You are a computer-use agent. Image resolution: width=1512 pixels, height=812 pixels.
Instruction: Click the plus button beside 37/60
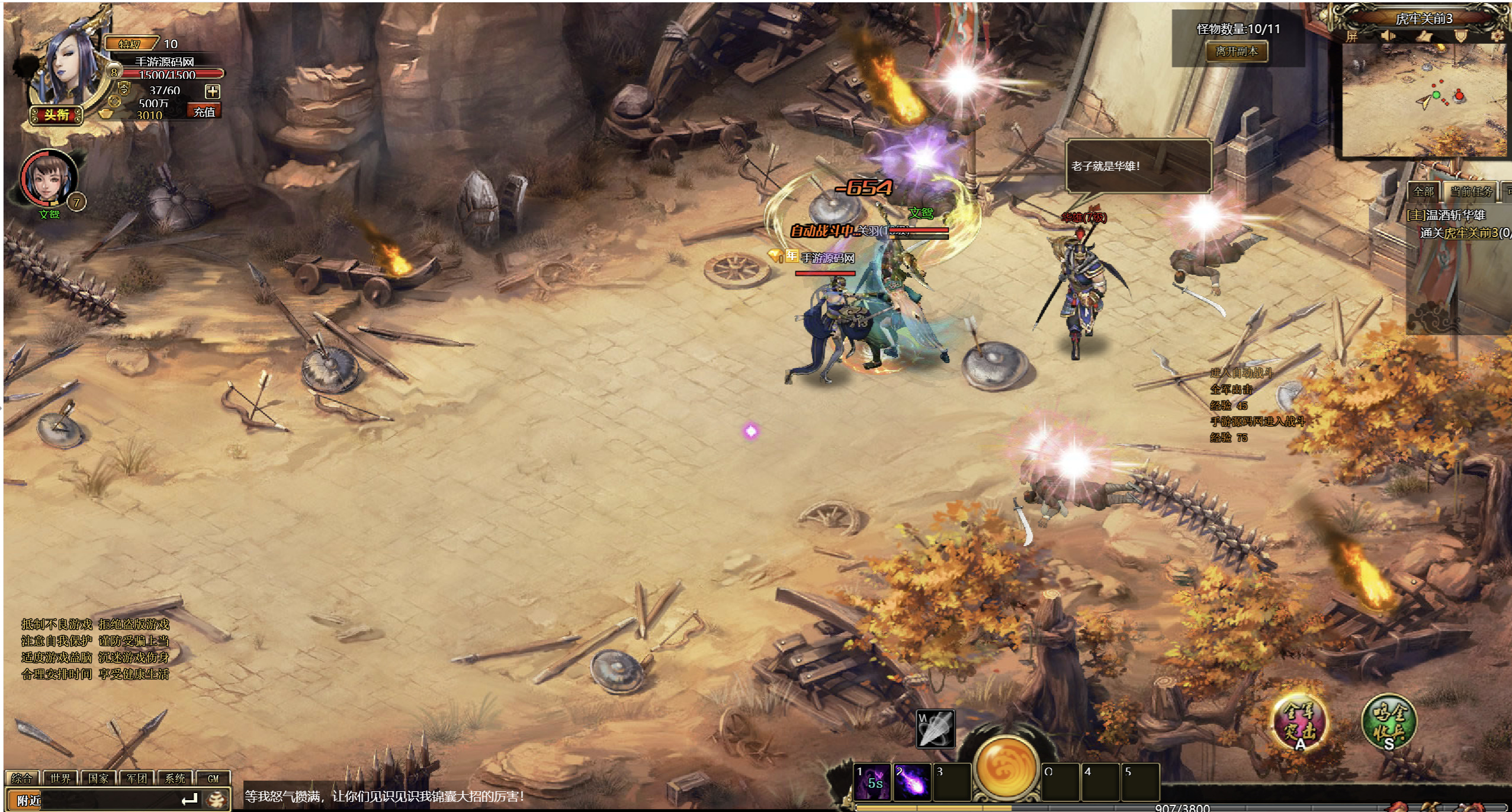212,91
